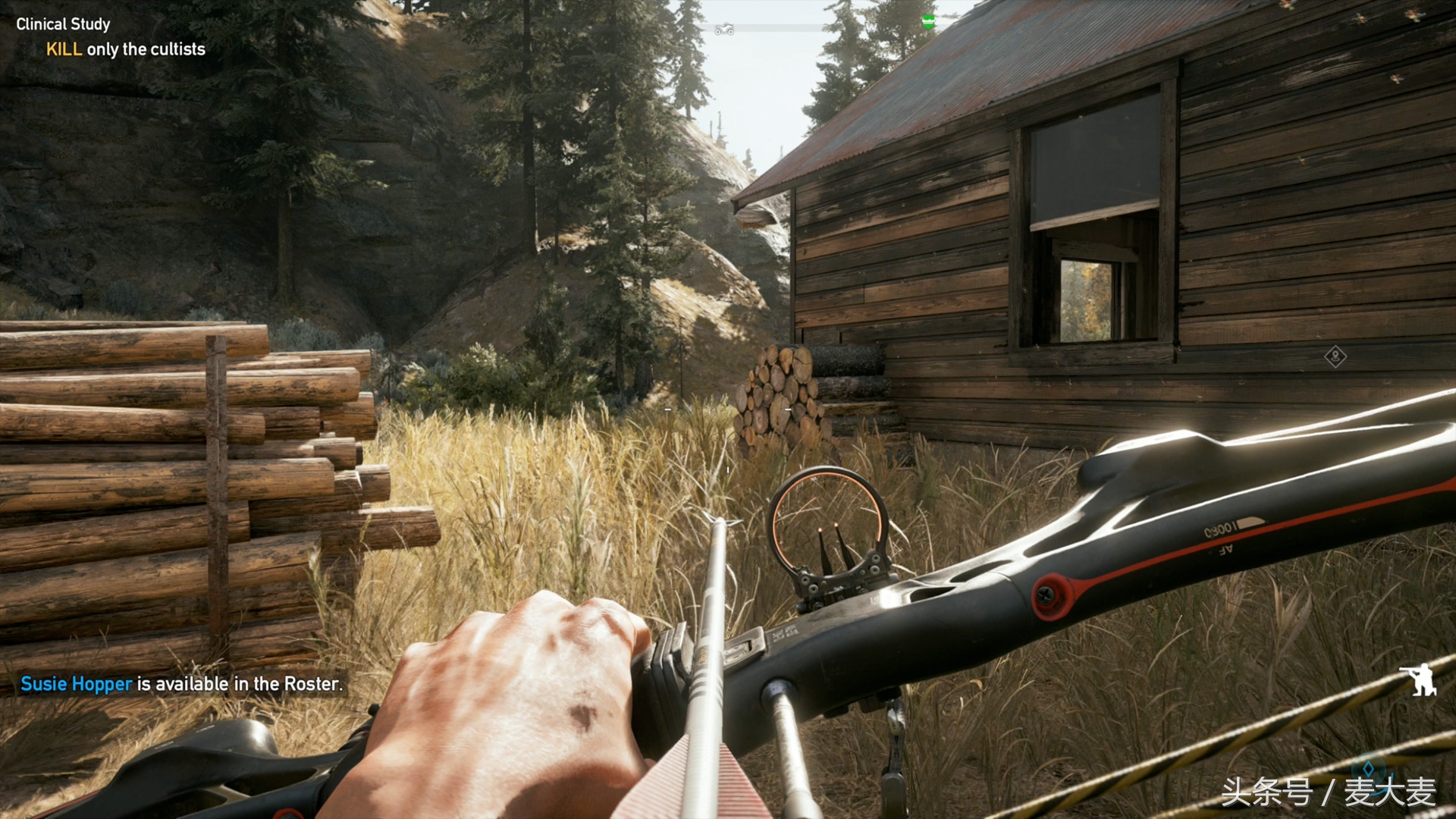Open the Clinical Study objective tracker
The height and width of the screenshot is (819, 1456).
tap(63, 24)
